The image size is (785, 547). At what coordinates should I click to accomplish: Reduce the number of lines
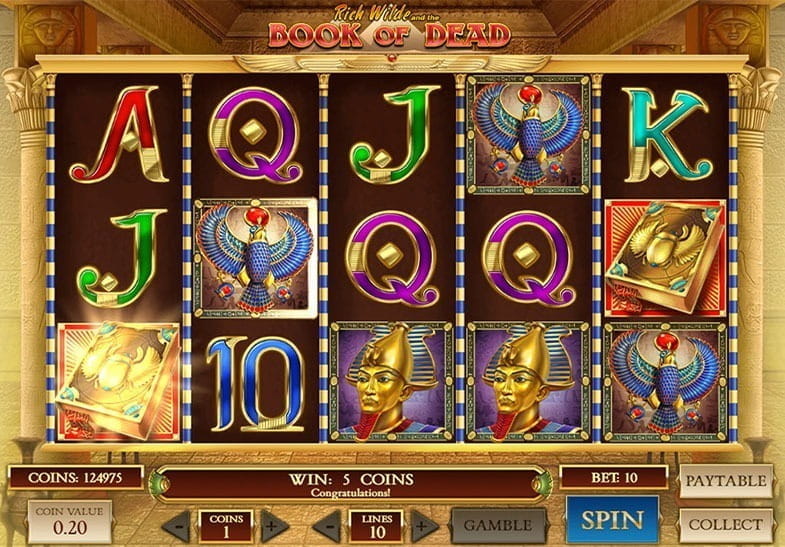[327, 525]
